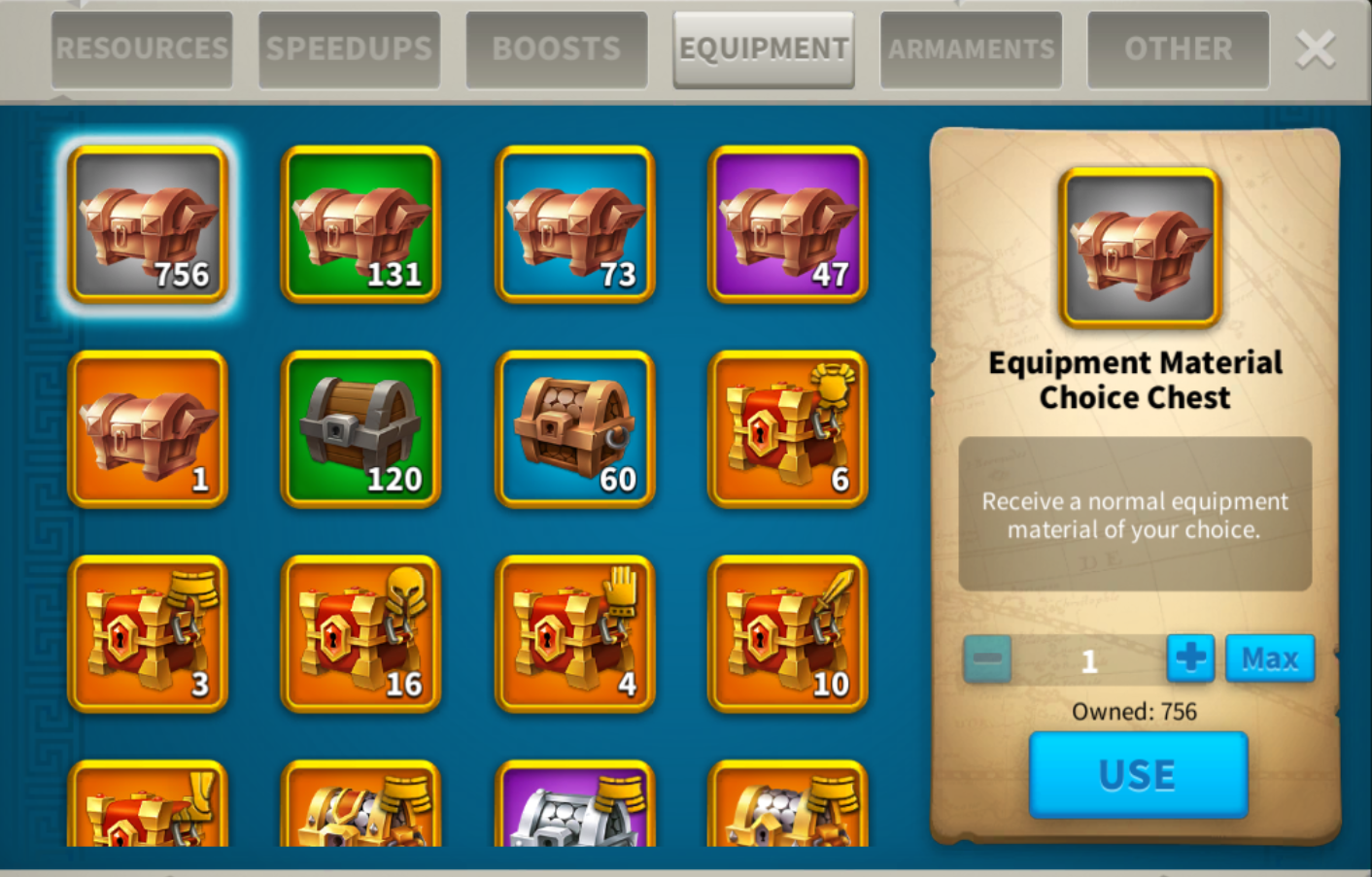The width and height of the screenshot is (1372, 877).
Task: Pick the glove equipment chest with 4
Action: [x=574, y=634]
